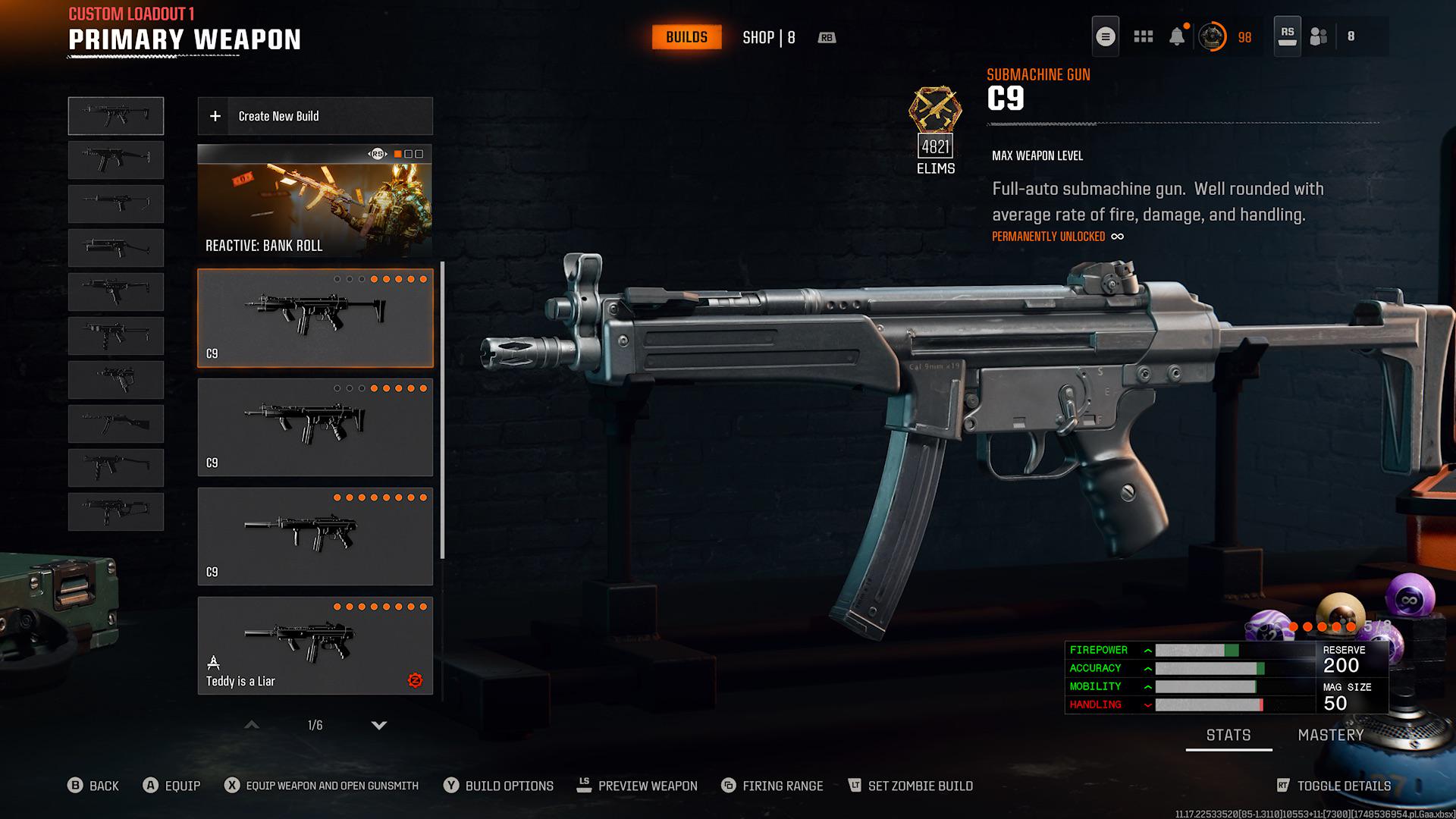Open the Shop tab
Image resolution: width=1456 pixels, height=819 pixels.
pos(768,37)
